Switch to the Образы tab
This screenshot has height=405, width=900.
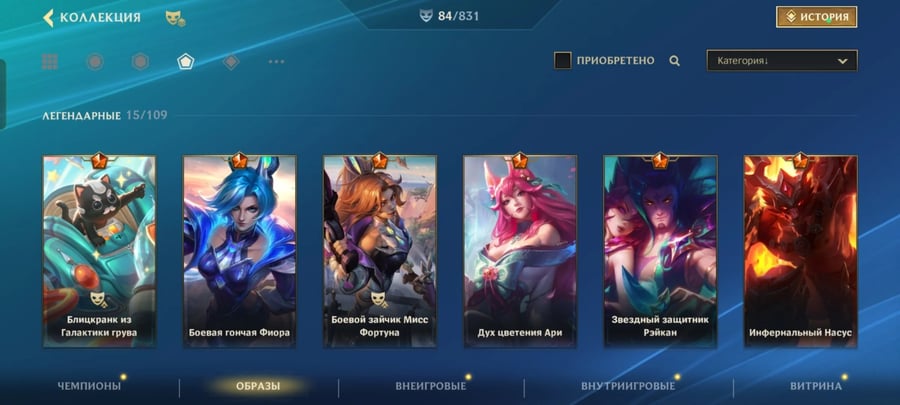click(x=258, y=386)
